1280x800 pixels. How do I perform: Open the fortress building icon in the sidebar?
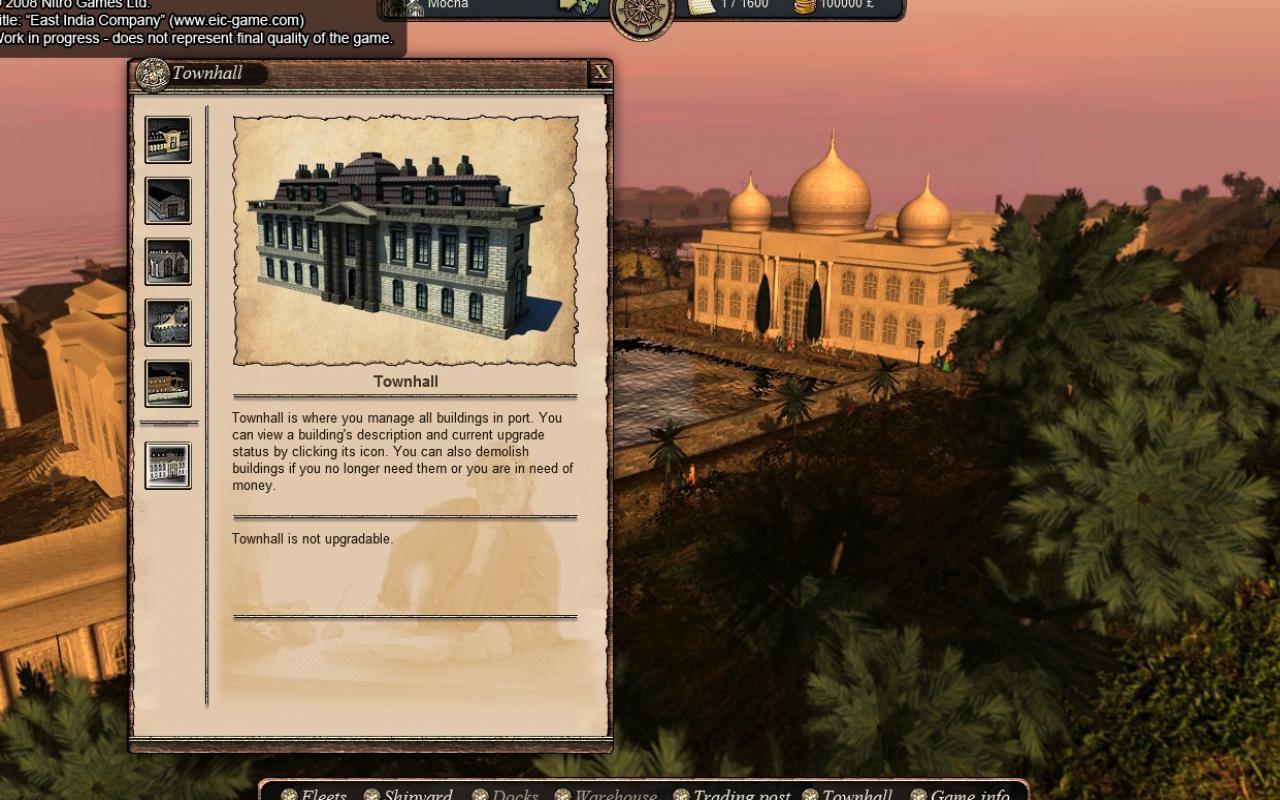tap(167, 322)
